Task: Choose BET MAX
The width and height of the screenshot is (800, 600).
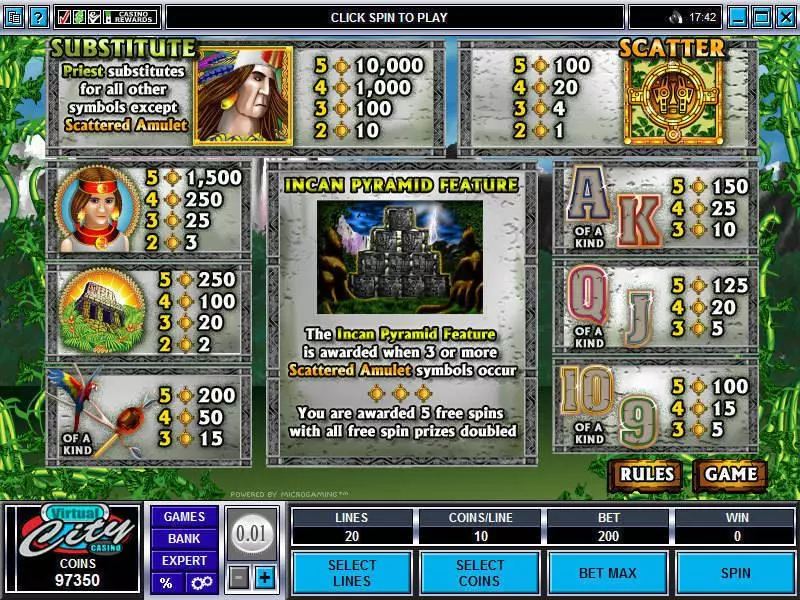Action: tap(607, 573)
